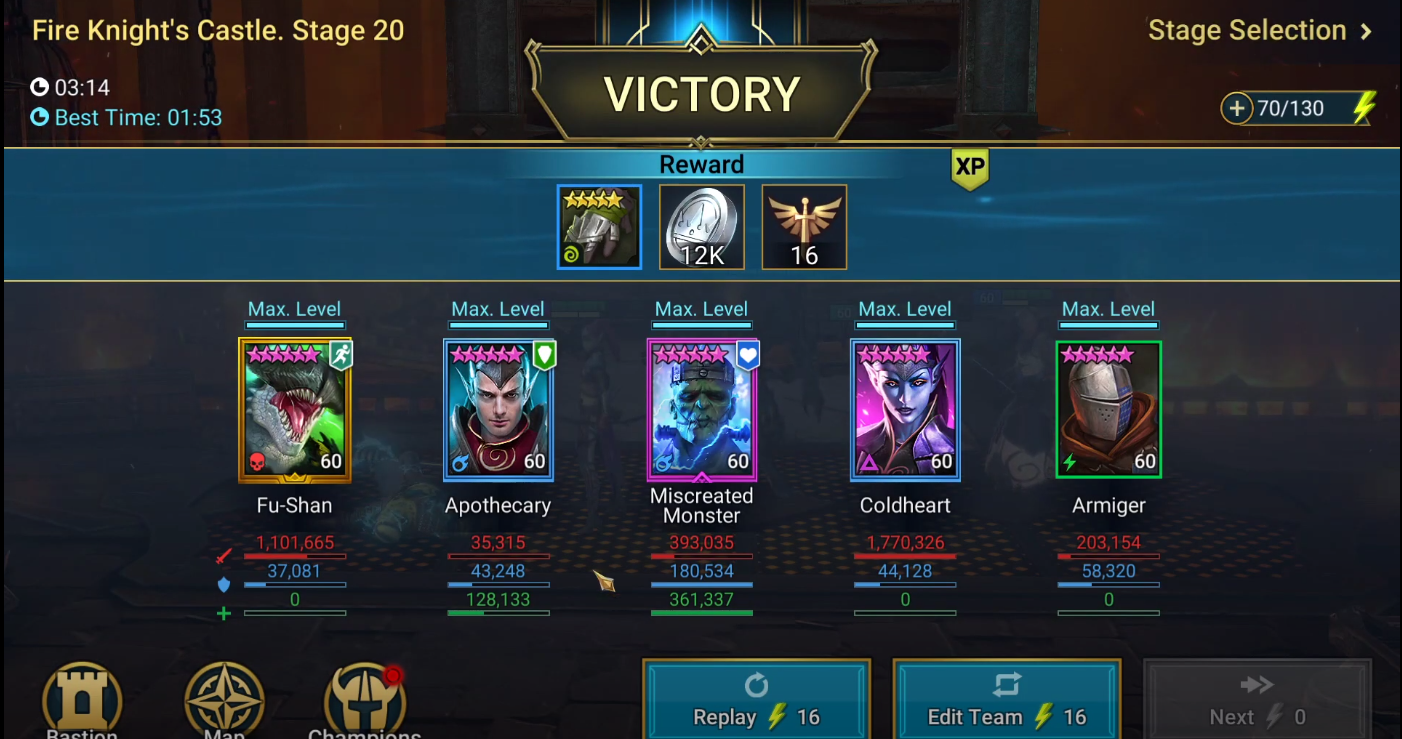Replay the stage for 16 energy
Image resolution: width=1402 pixels, height=739 pixels.
click(756, 703)
